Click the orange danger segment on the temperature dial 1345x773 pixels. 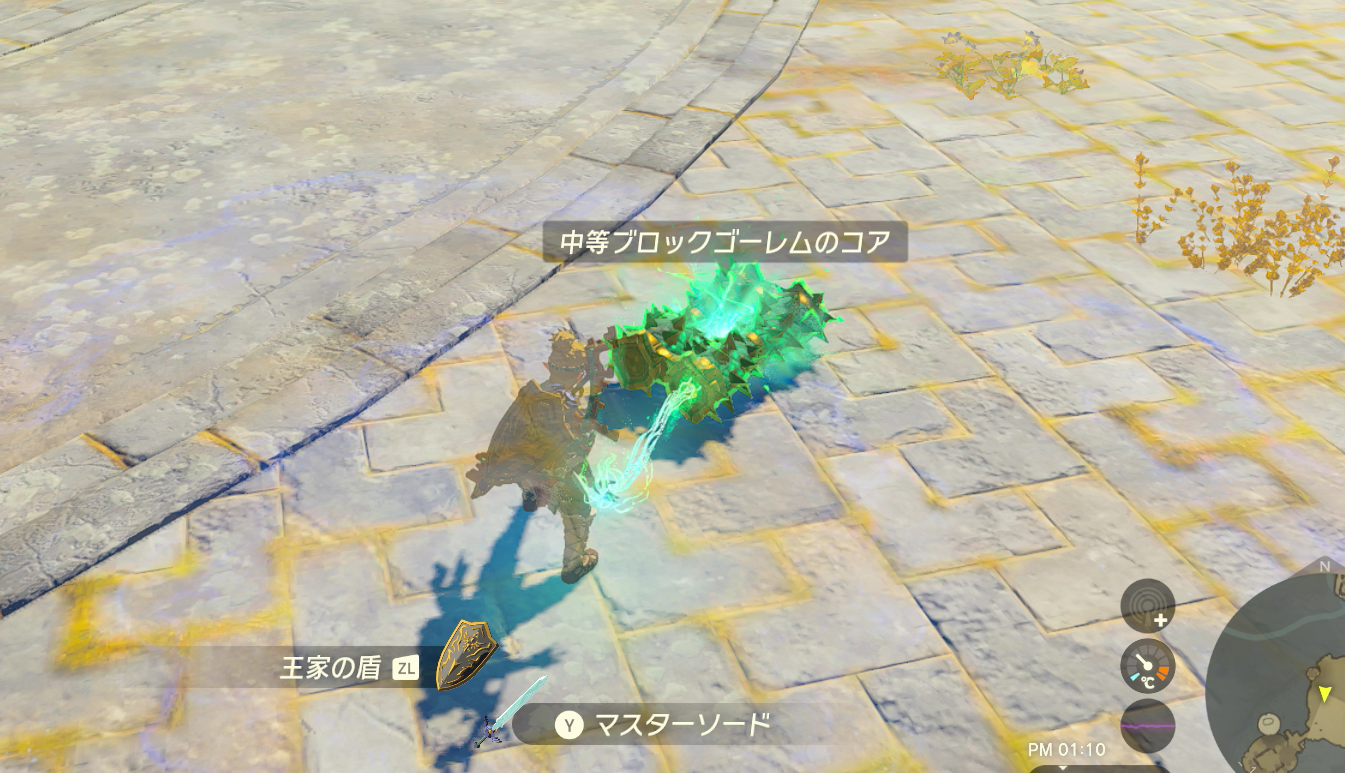(1162, 670)
